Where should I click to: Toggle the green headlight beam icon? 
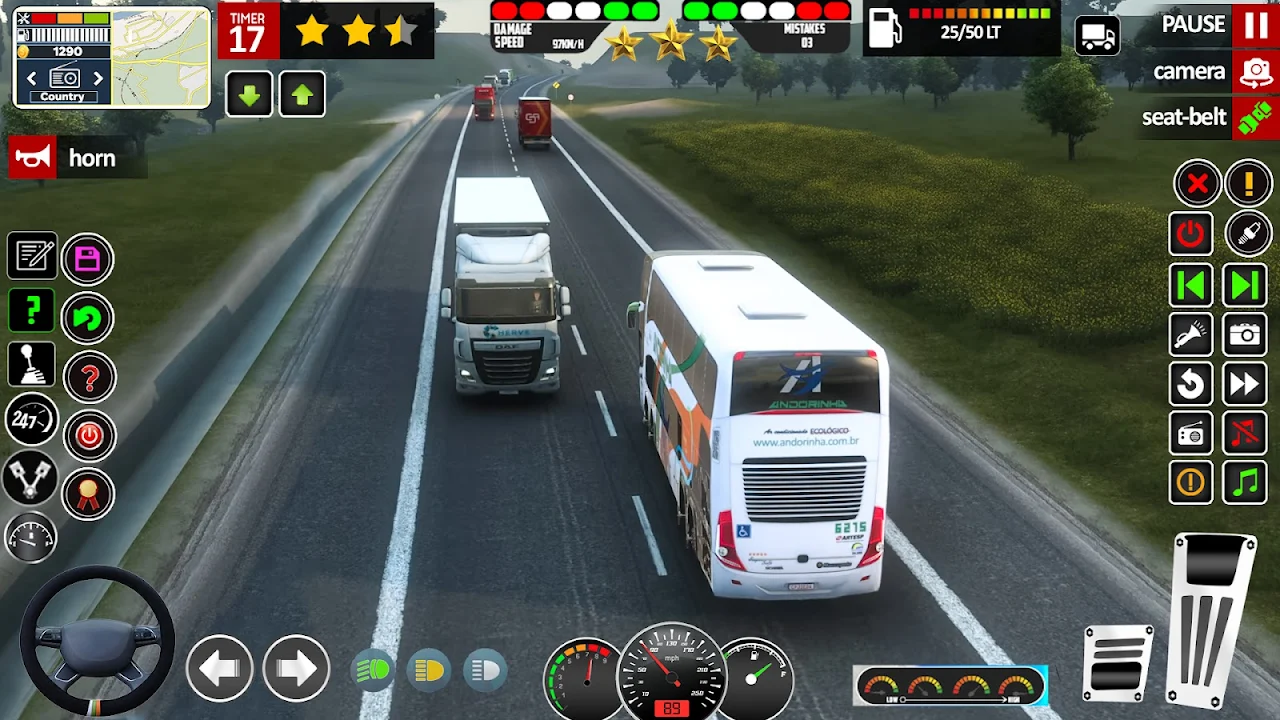click(x=374, y=670)
